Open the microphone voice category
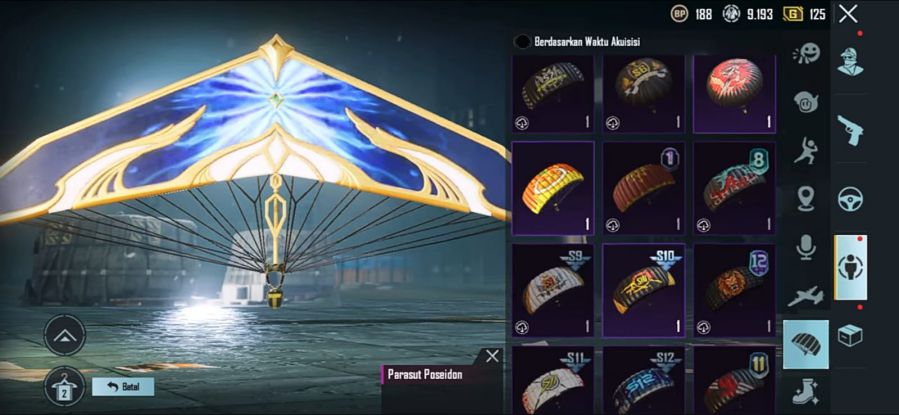Image resolution: width=899 pixels, height=415 pixels. coord(805,247)
